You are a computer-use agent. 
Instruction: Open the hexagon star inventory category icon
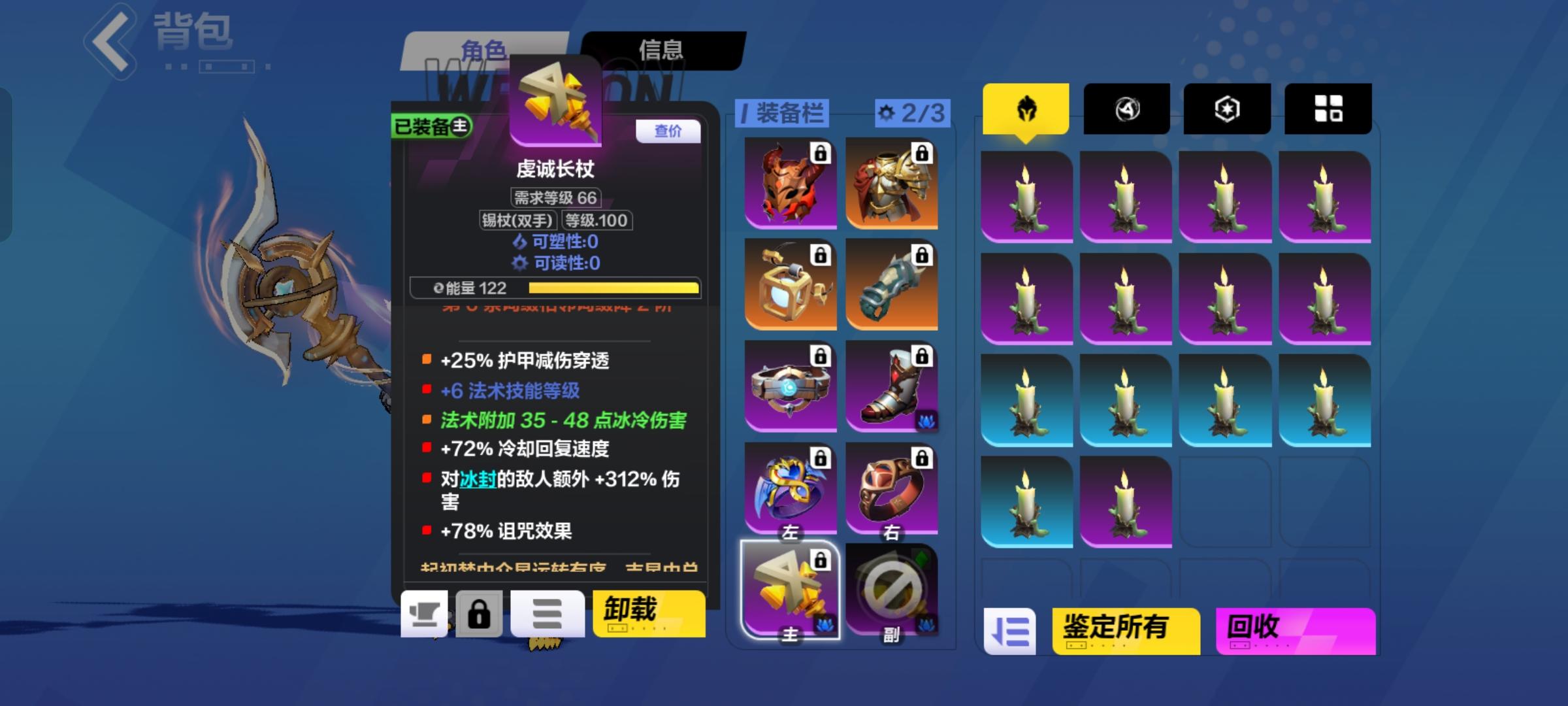point(1226,109)
